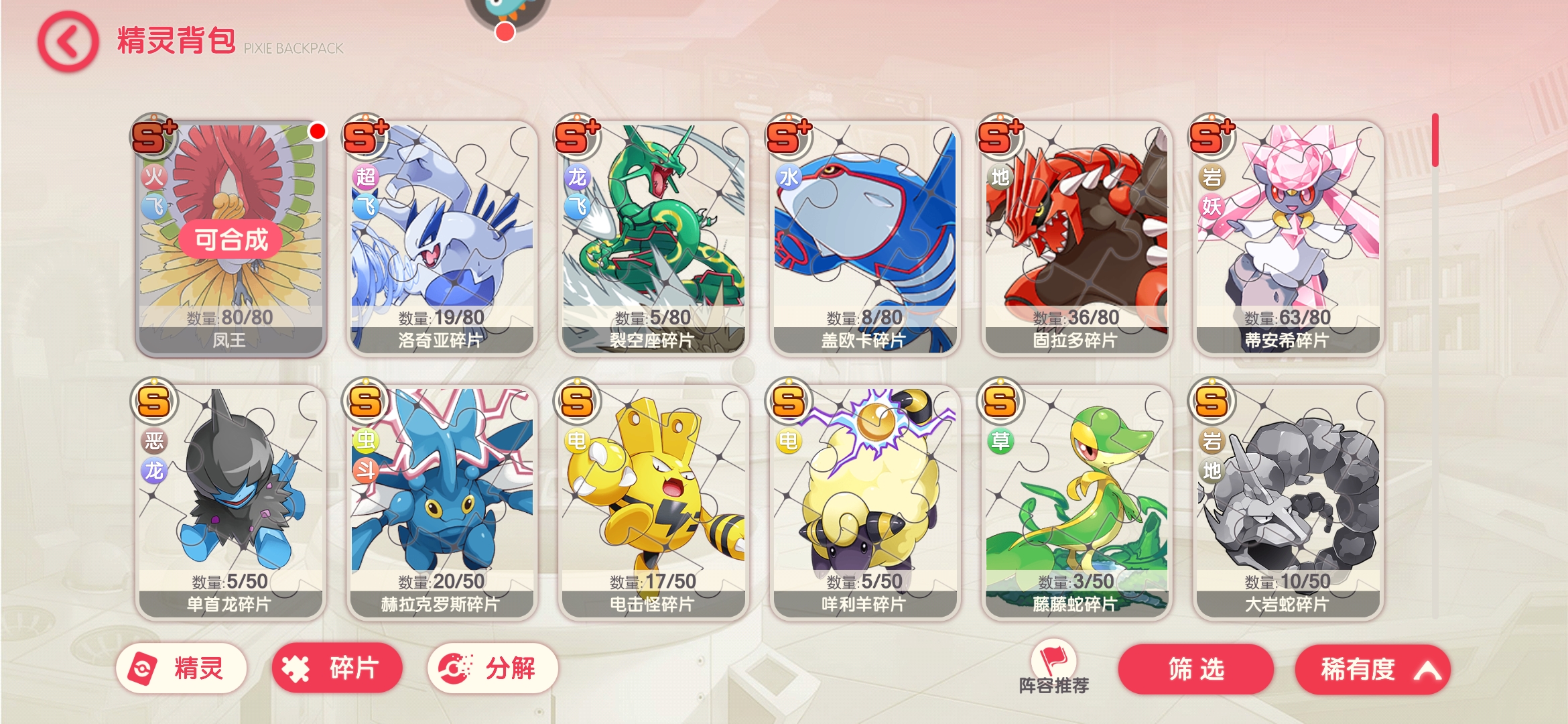The image size is (1568, 724).
Task: Select the 藤藤蛇碎片 card
Action: coord(1076,501)
